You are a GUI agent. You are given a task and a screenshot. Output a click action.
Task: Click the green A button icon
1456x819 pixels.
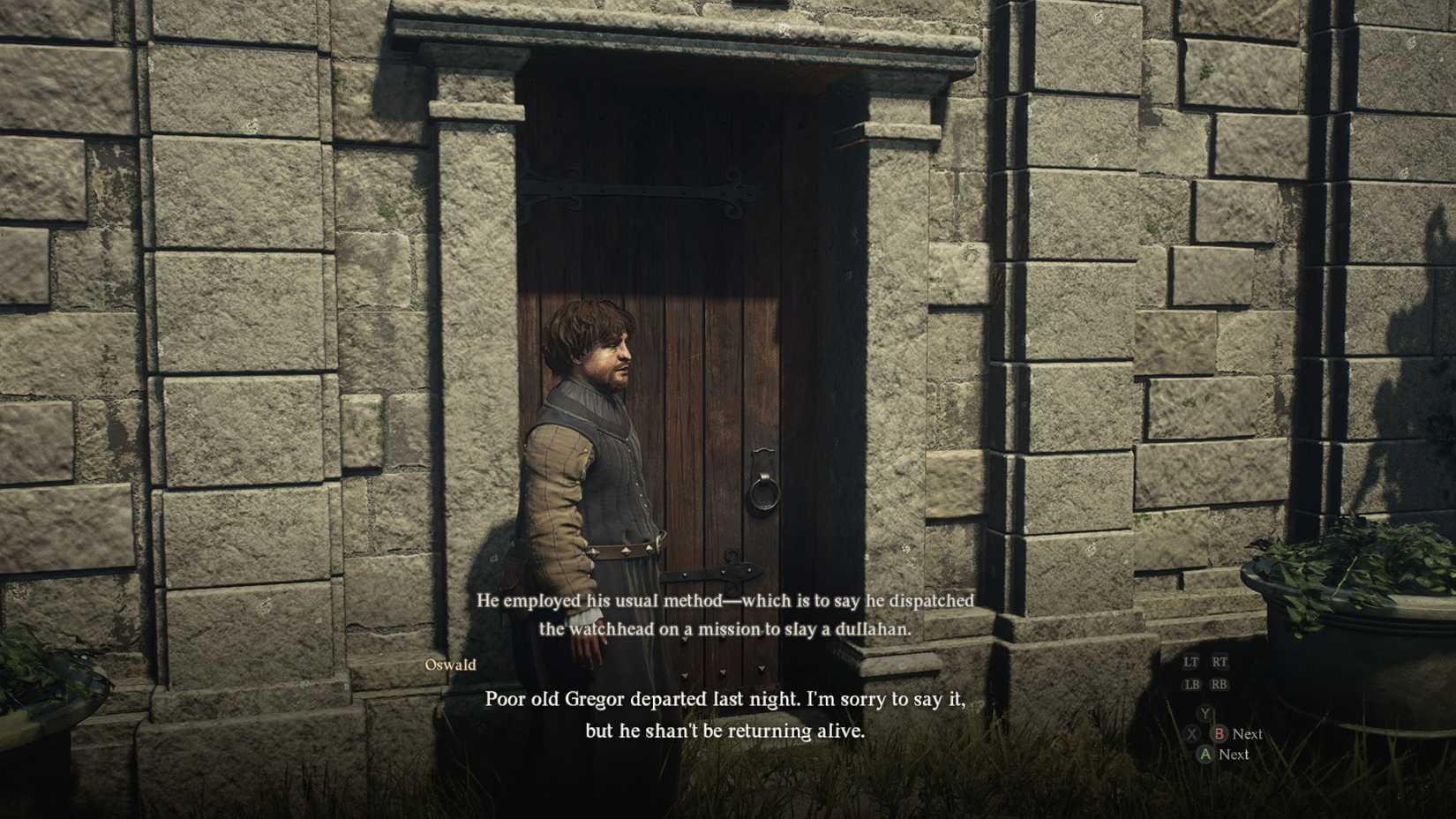click(x=1205, y=755)
